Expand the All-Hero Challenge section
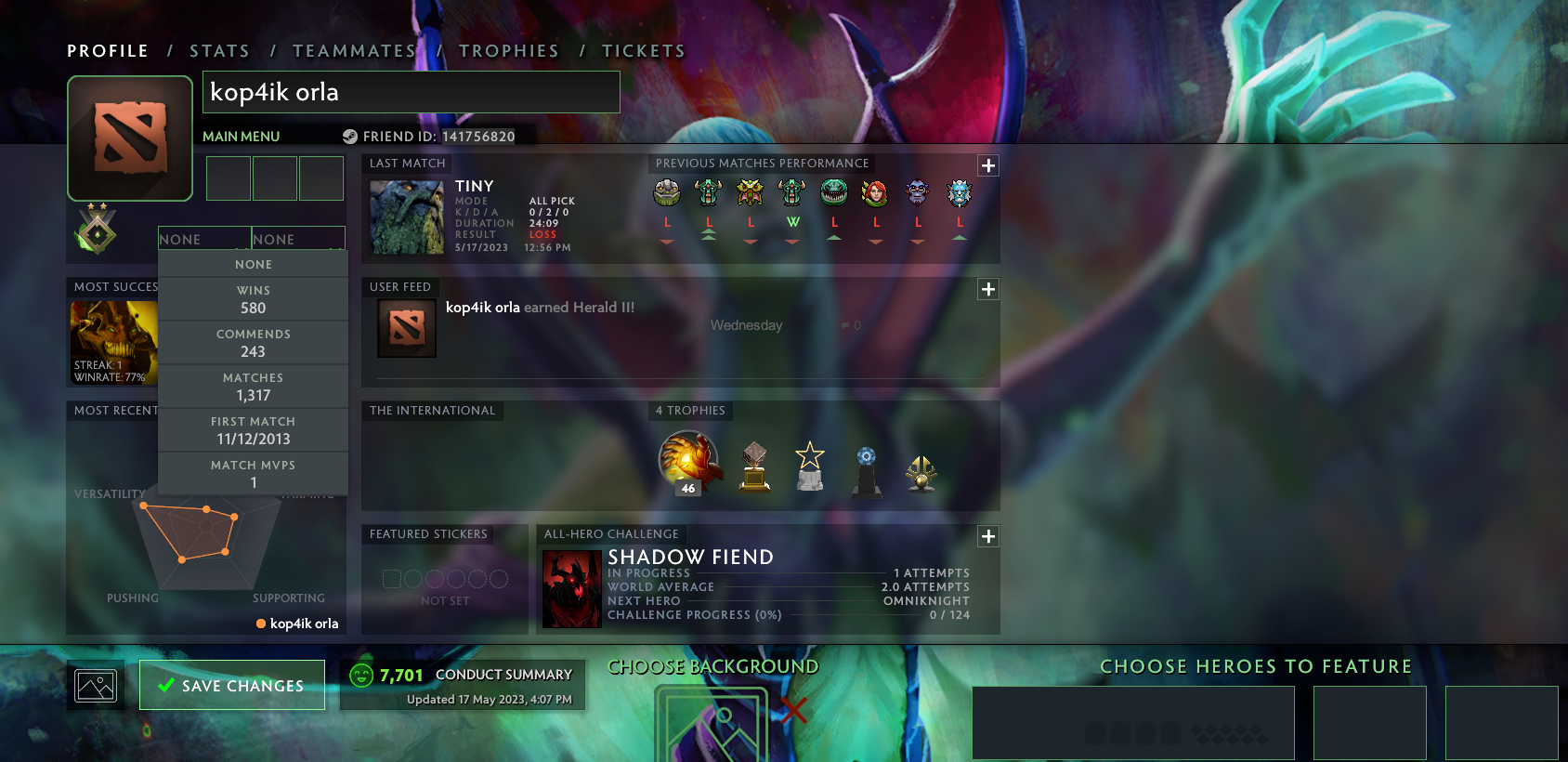This screenshot has height=762, width=1568. (x=987, y=536)
